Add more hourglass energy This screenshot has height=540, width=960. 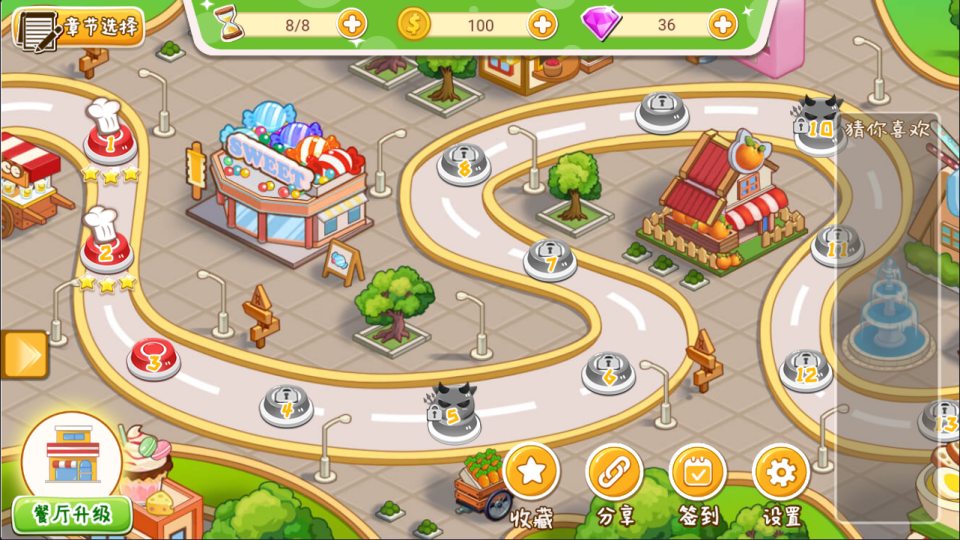point(351,23)
